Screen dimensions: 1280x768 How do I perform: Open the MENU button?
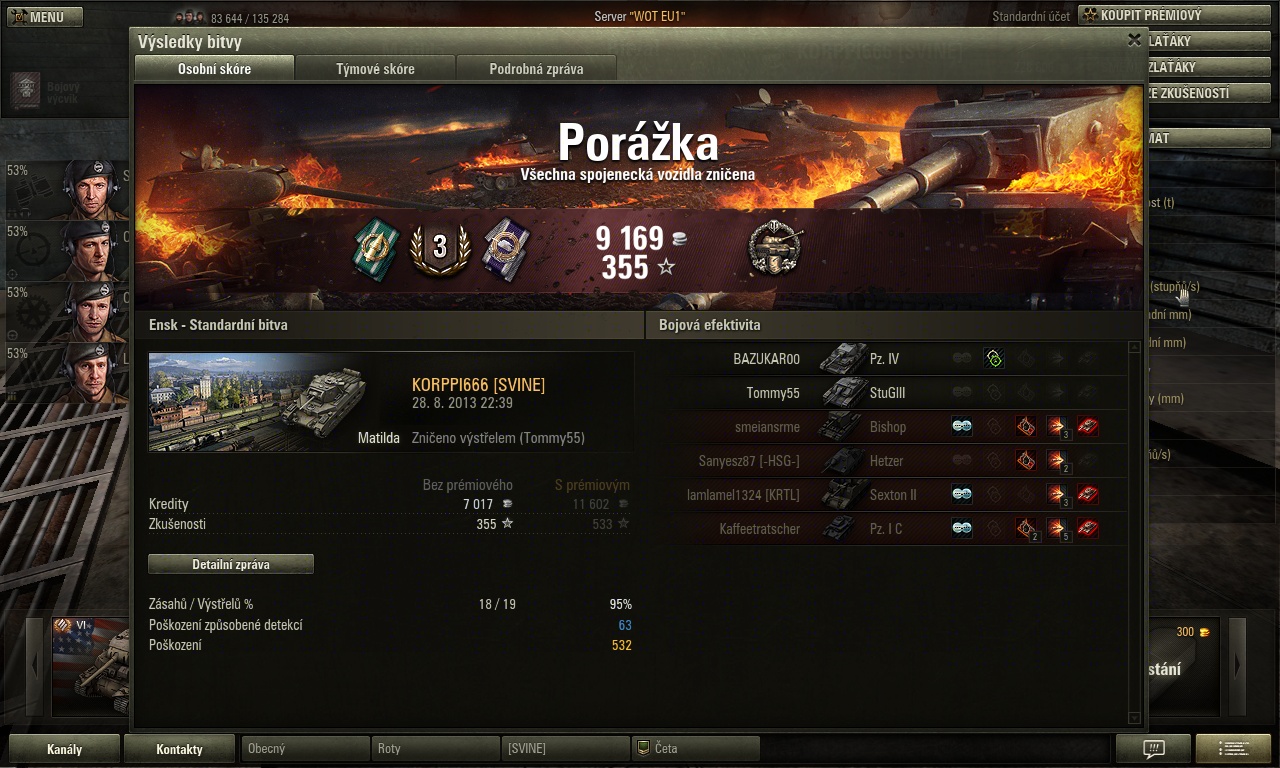45,17
